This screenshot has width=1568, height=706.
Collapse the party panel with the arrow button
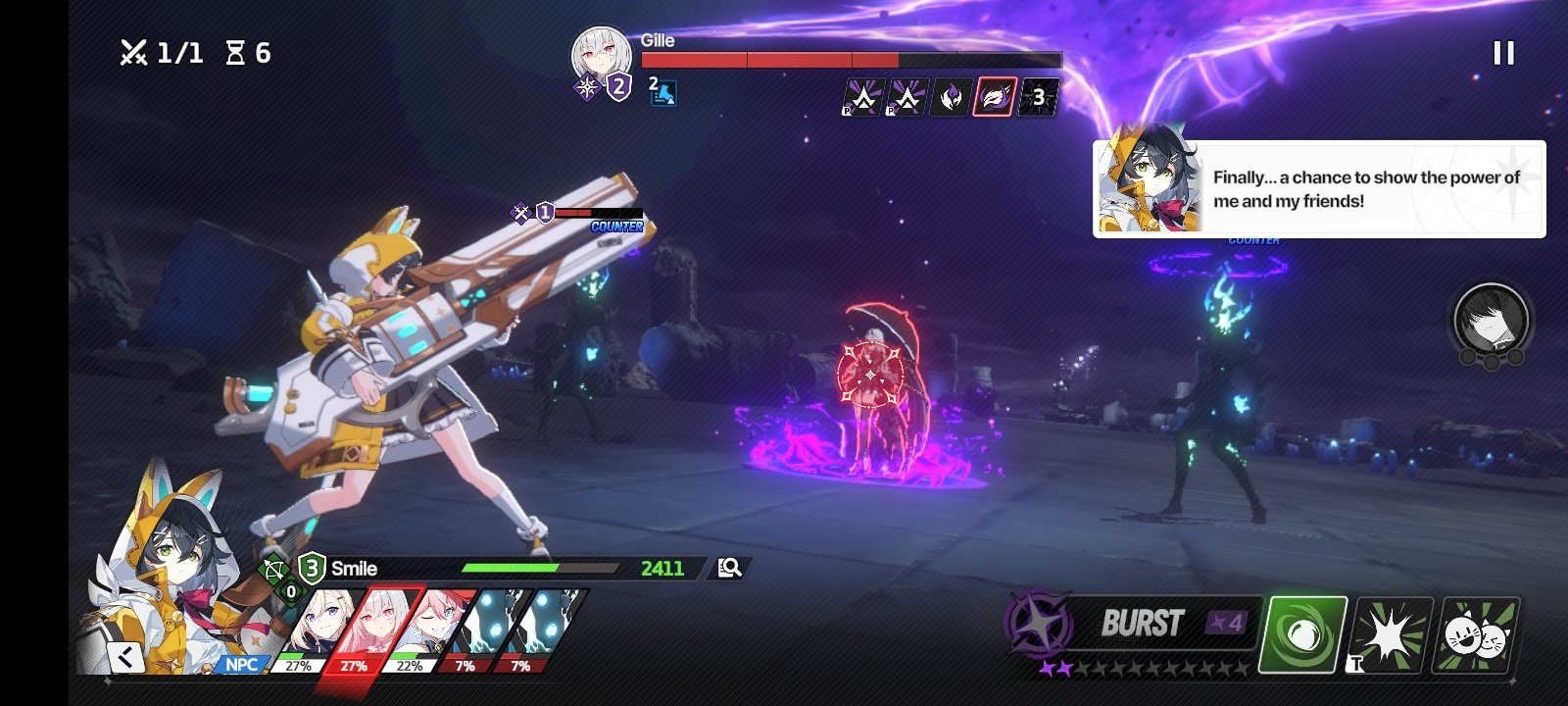tap(126, 657)
